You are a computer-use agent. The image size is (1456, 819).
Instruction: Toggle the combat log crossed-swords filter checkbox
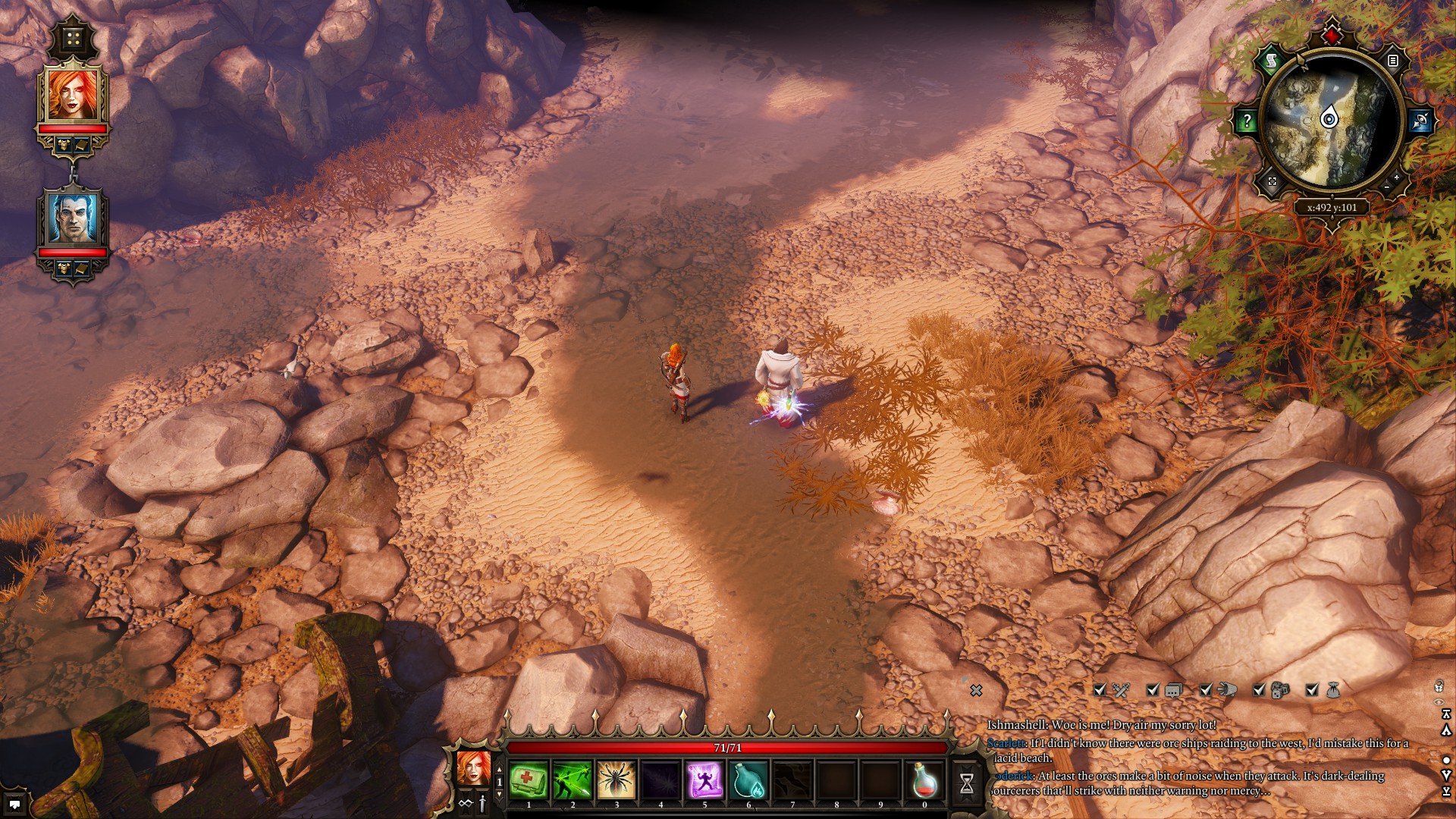pos(1100,689)
